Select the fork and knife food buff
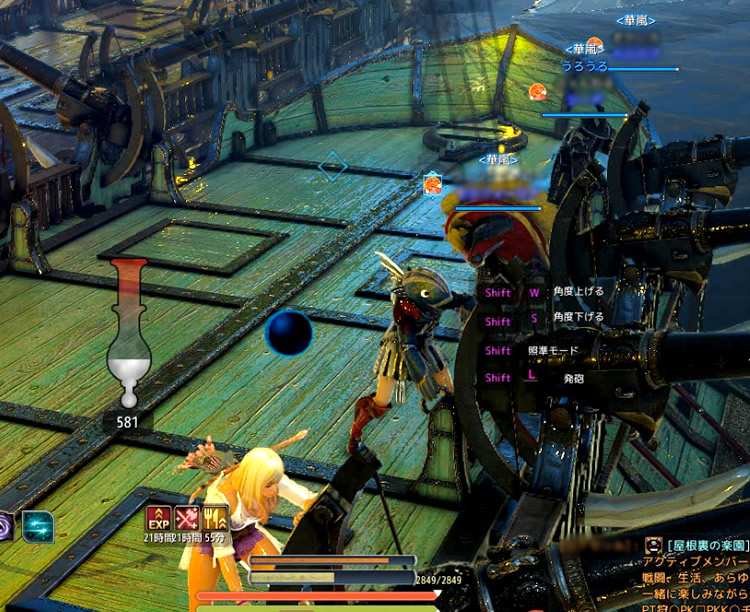The image size is (750, 612). coord(215,518)
